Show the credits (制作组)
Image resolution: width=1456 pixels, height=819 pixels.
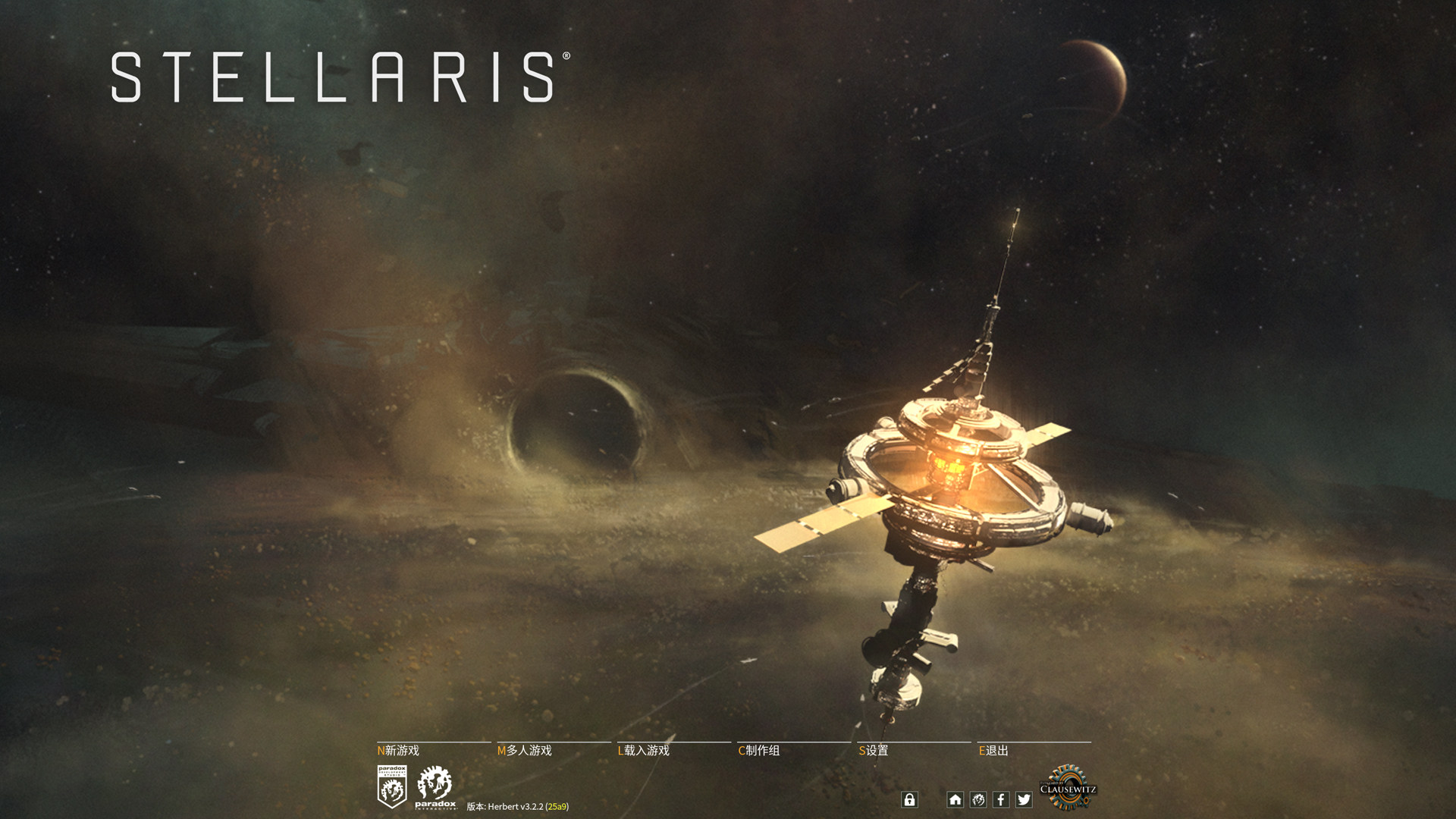tap(759, 750)
